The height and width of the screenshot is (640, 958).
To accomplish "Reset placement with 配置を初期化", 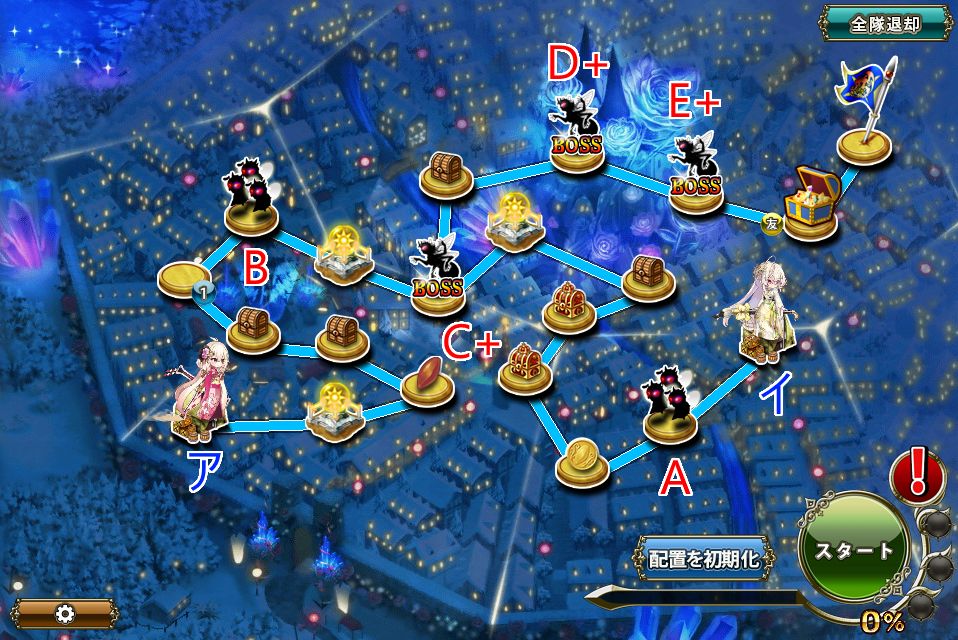I will coord(705,558).
